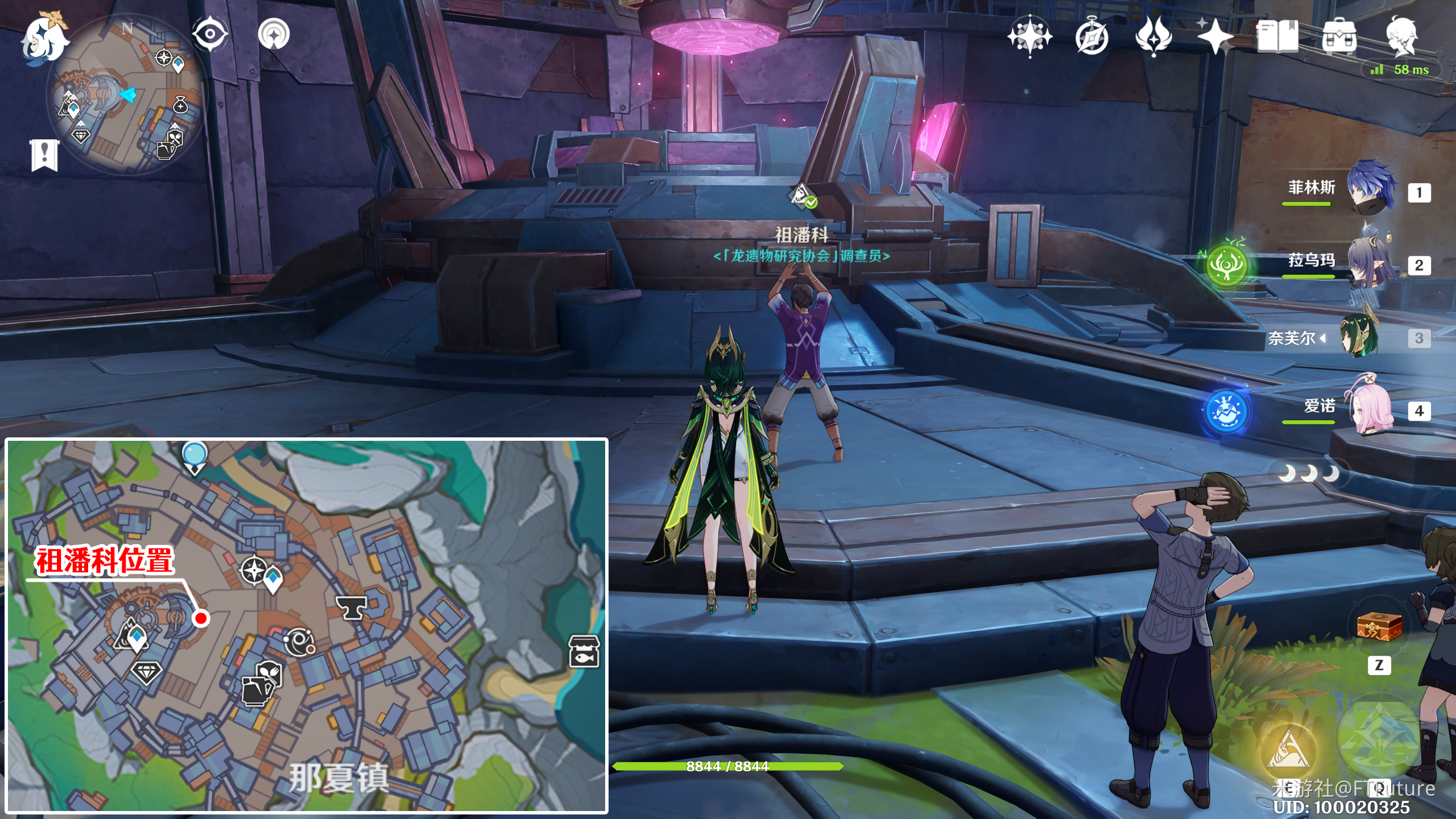Open the Battle Pass winged icon
1456x819 pixels.
pos(1153,36)
